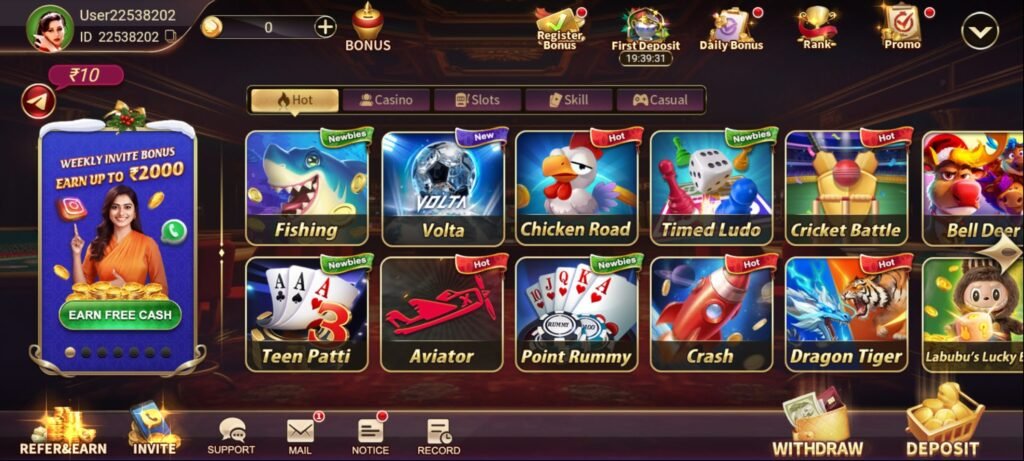Viewport: 1024px width, 461px height.
Task: Click the green Earn Free Cash button
Action: click(x=120, y=314)
